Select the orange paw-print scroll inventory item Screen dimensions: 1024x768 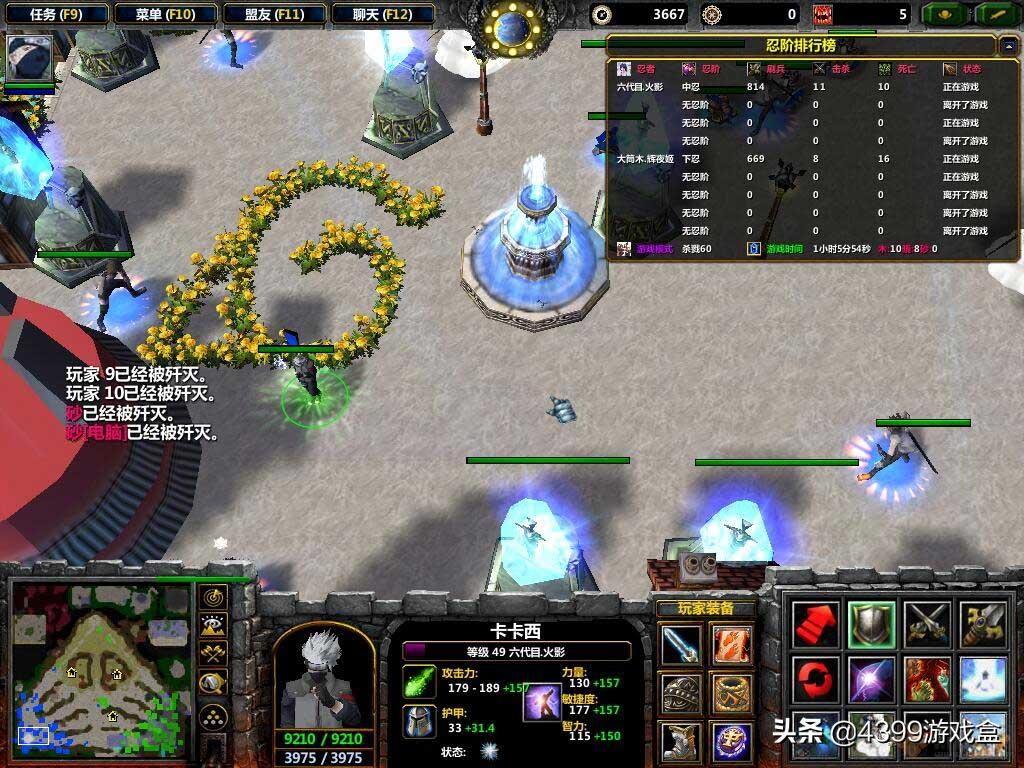tap(732, 645)
